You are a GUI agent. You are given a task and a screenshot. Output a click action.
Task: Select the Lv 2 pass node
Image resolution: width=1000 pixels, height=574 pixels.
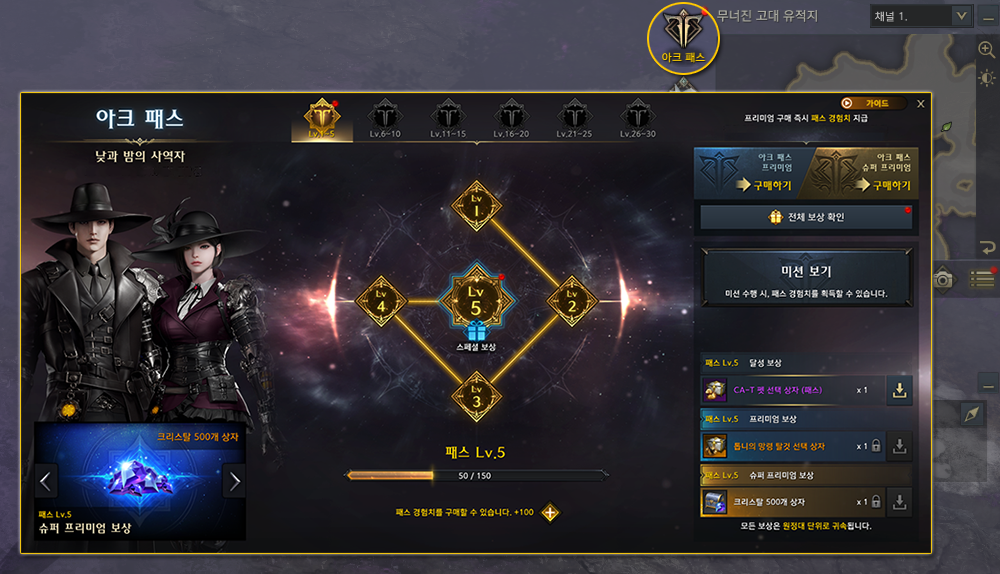(572, 300)
